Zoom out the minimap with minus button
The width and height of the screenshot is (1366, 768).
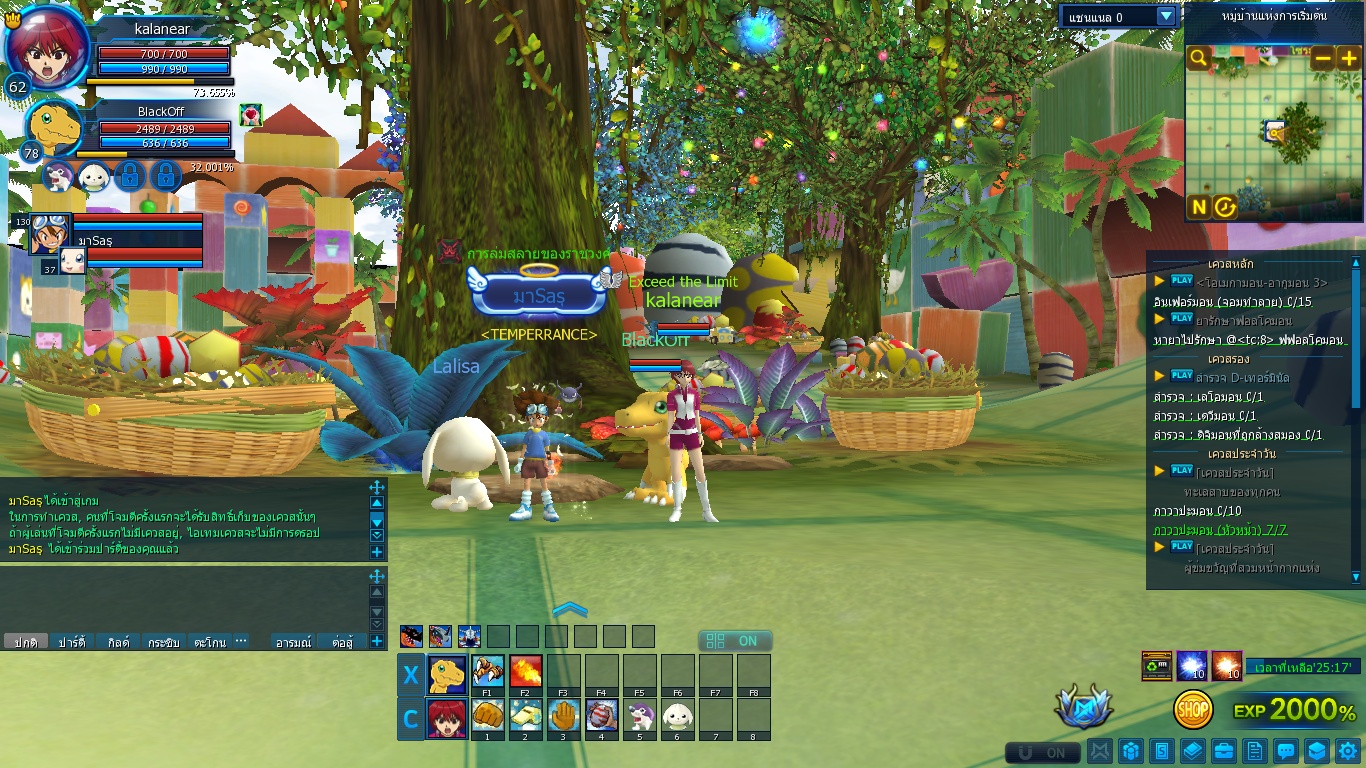pos(1322,58)
